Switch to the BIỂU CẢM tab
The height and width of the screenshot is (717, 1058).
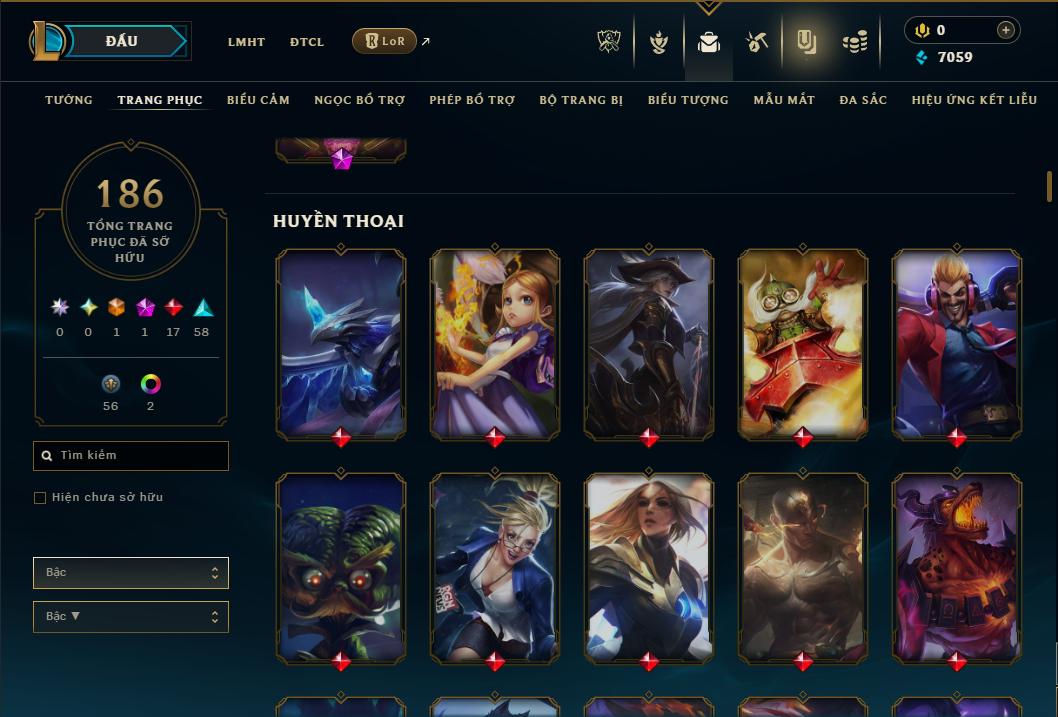258,100
